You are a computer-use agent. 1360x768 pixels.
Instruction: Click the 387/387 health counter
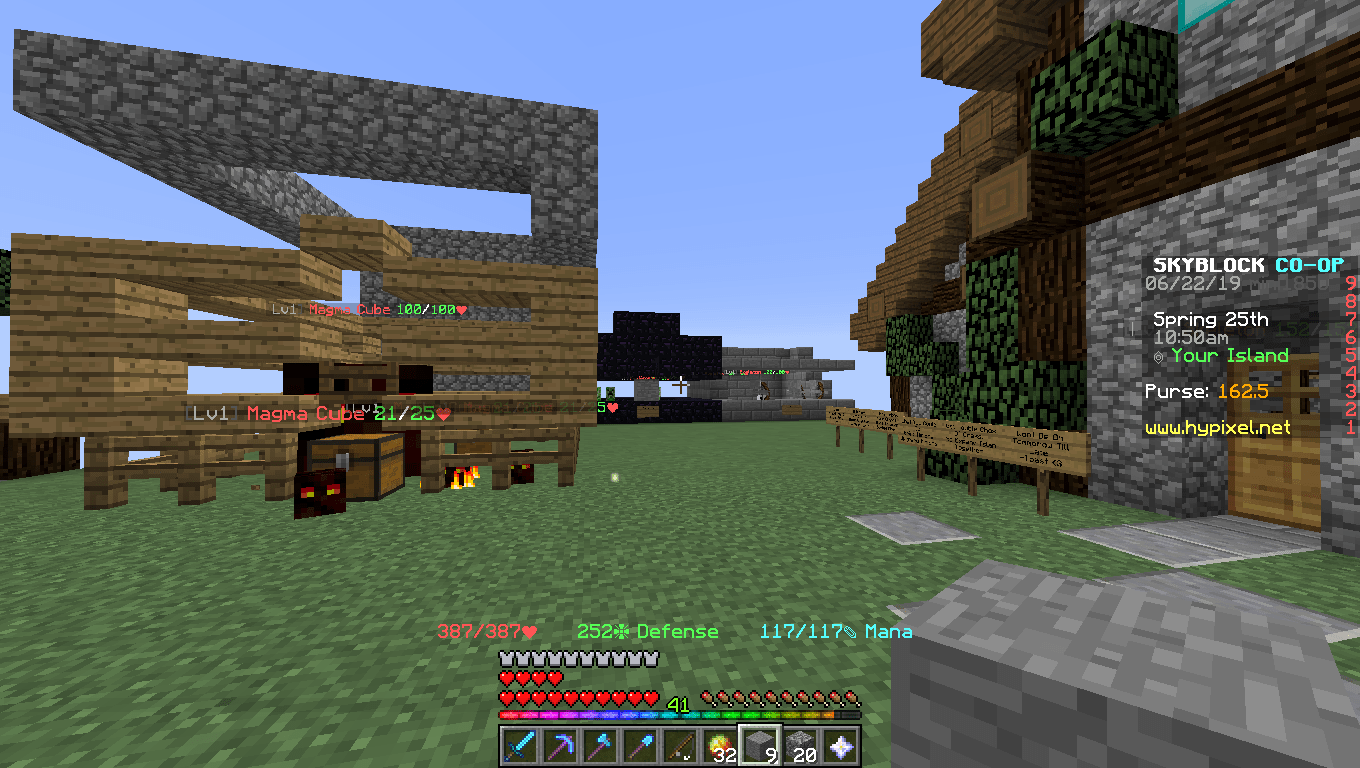click(x=485, y=631)
